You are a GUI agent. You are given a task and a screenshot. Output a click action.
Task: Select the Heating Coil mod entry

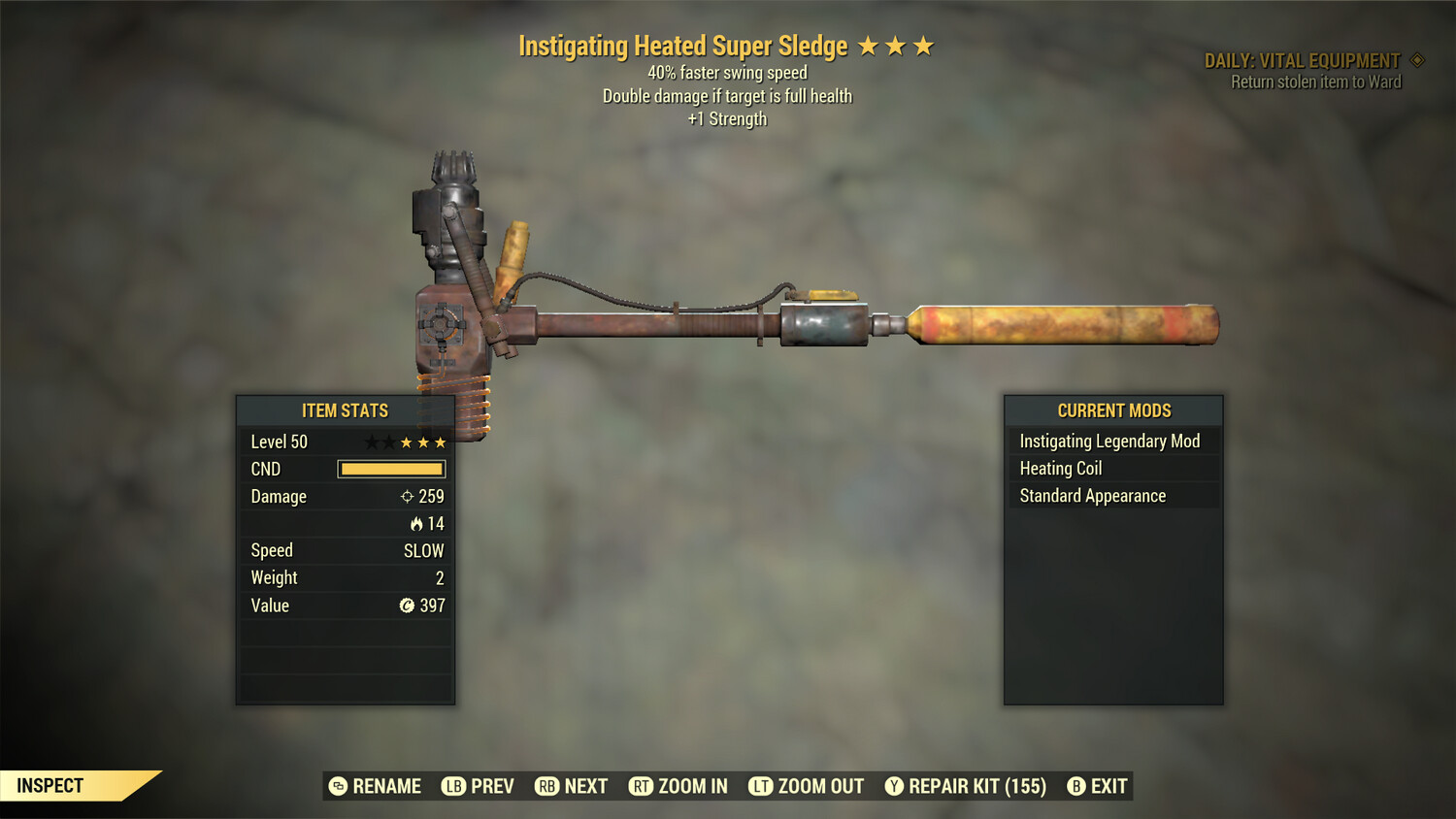[1060, 468]
